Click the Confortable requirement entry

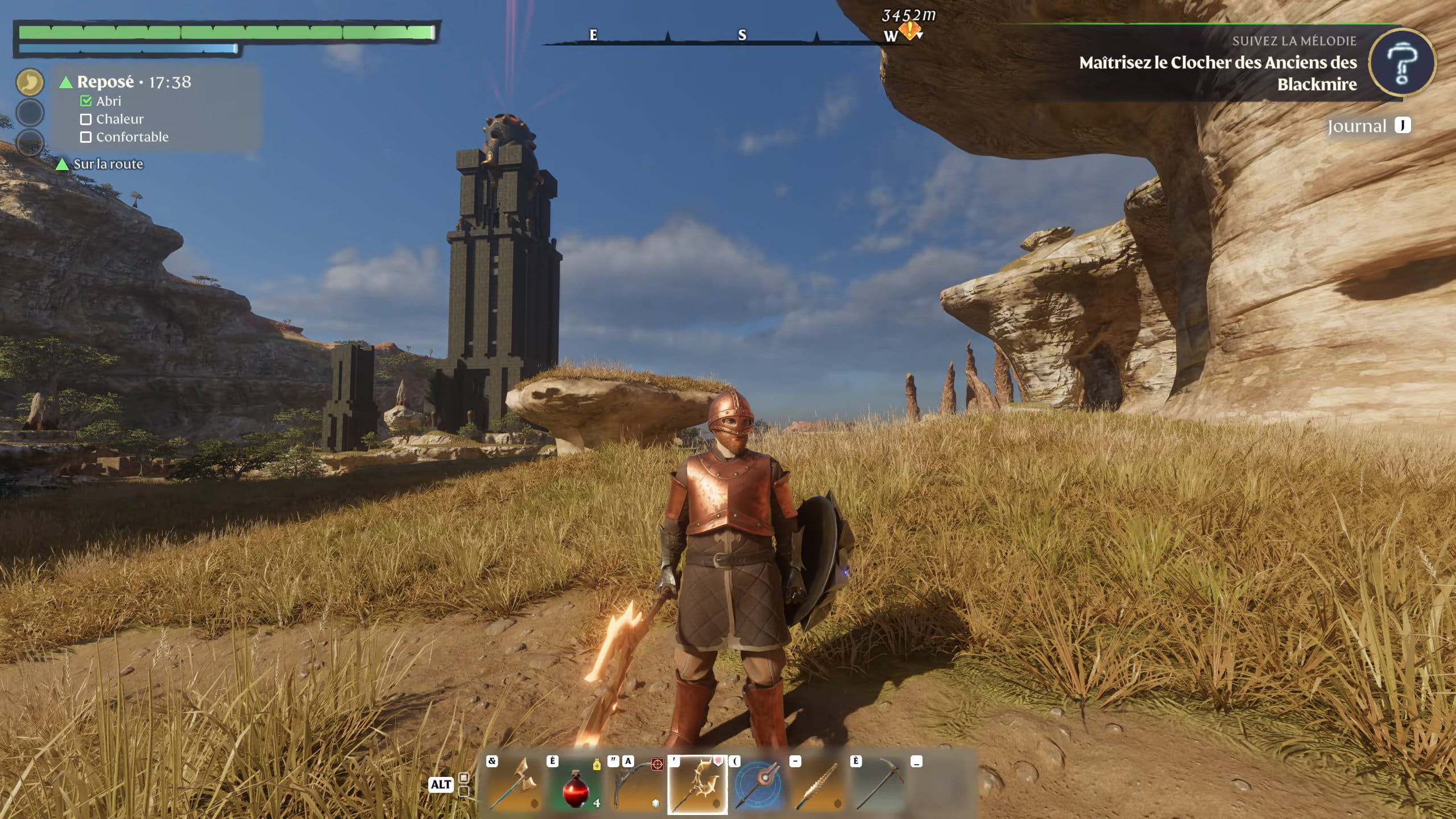(125, 137)
